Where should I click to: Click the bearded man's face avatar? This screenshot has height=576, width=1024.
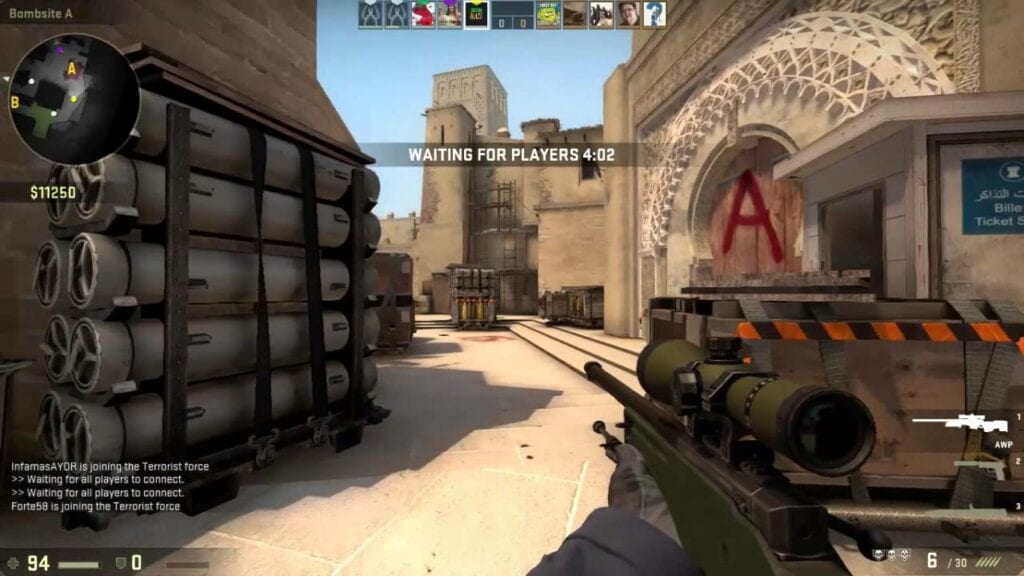point(628,14)
